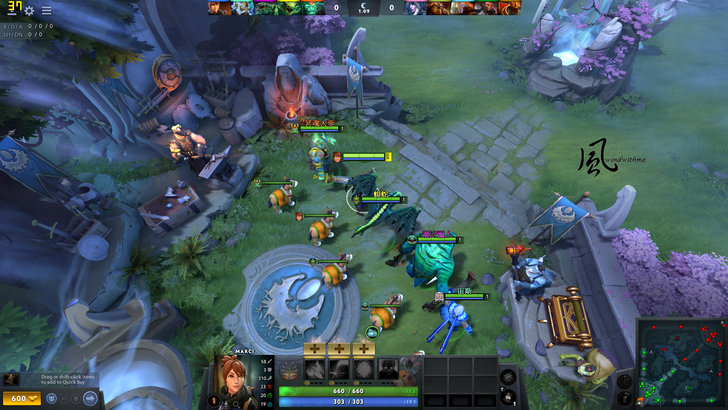Activate Marci's second ability icon

point(339,368)
